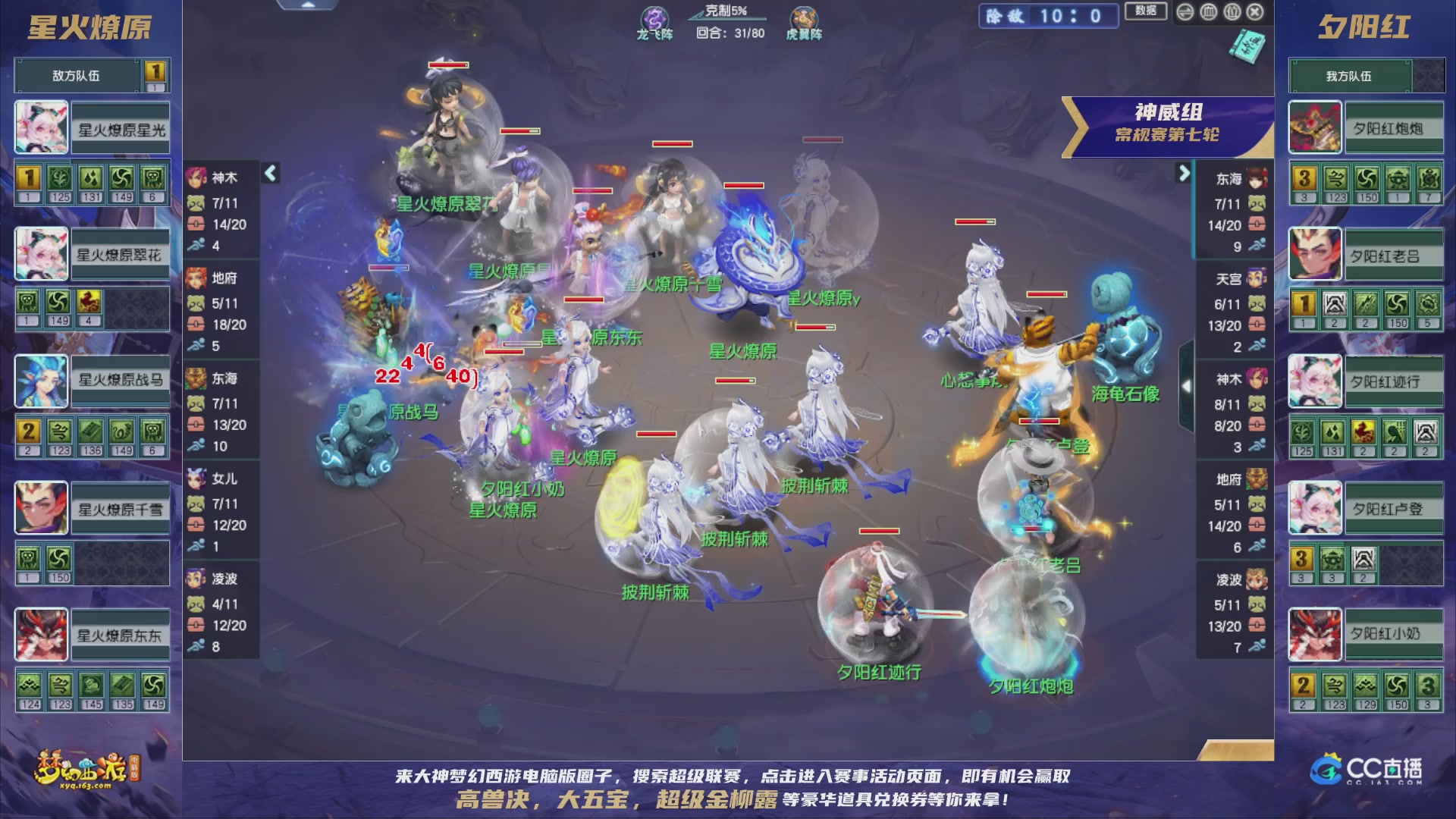Click the 虎翼阵 formation icon
This screenshot has height=819, width=1456.
coord(805,17)
